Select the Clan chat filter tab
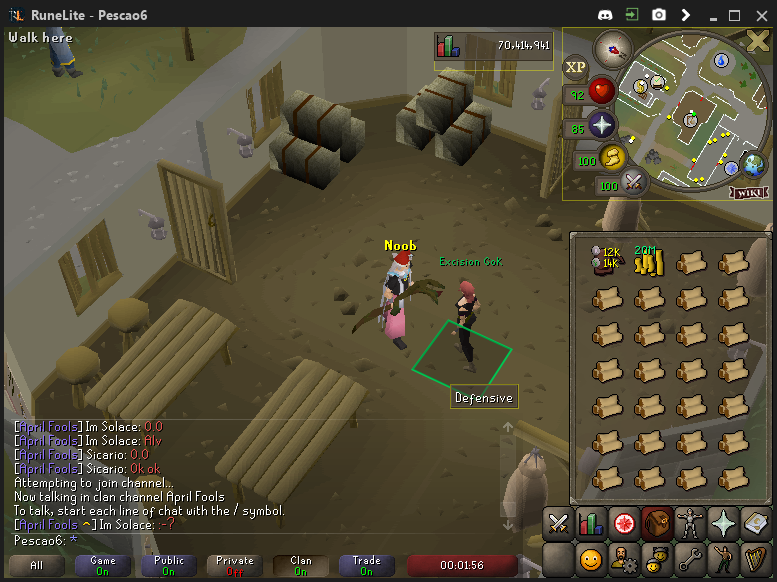Viewport: 777px width, 582px height. [x=301, y=566]
